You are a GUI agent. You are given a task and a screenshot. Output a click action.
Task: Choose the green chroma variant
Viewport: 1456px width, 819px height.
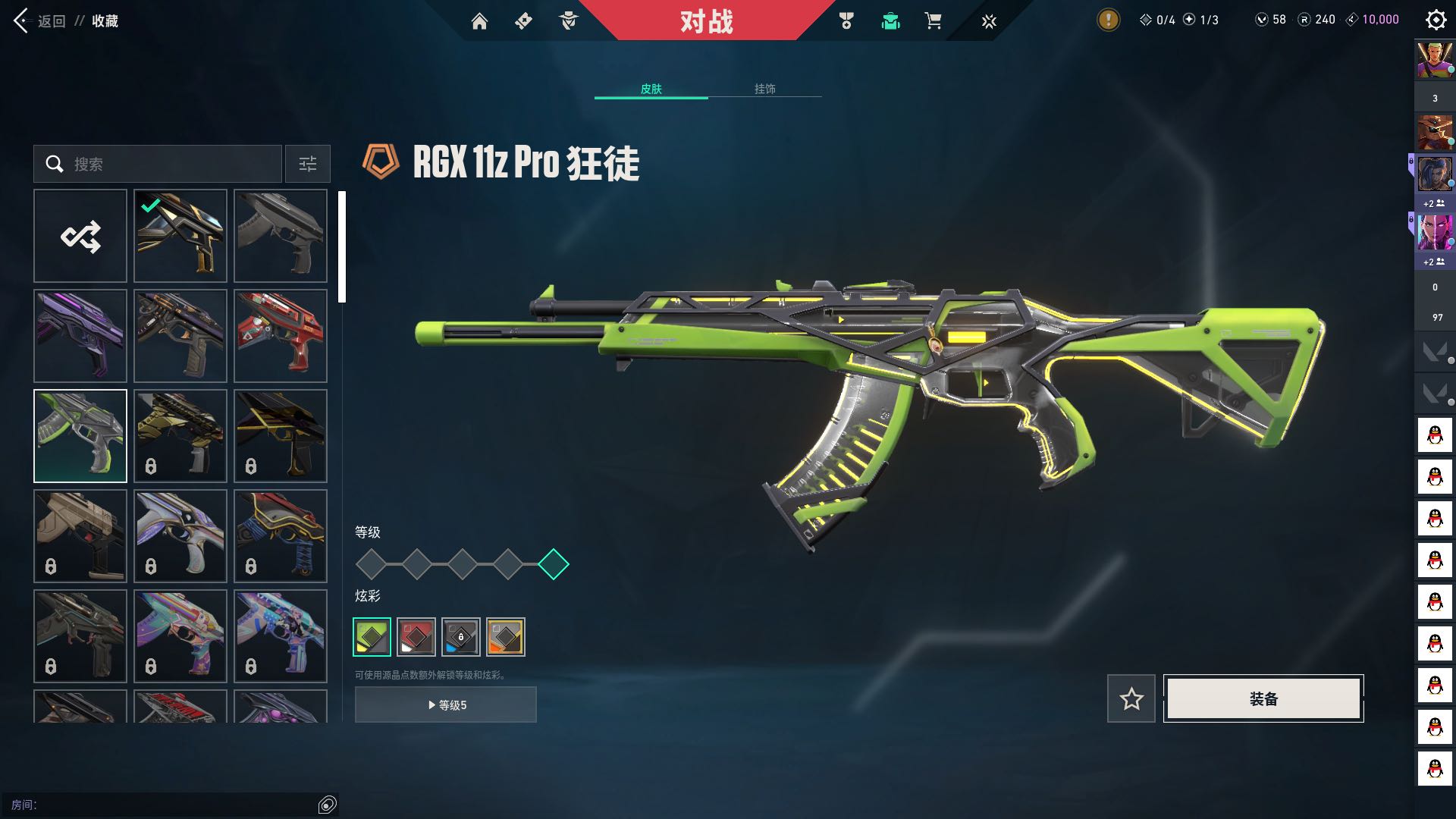tap(372, 636)
